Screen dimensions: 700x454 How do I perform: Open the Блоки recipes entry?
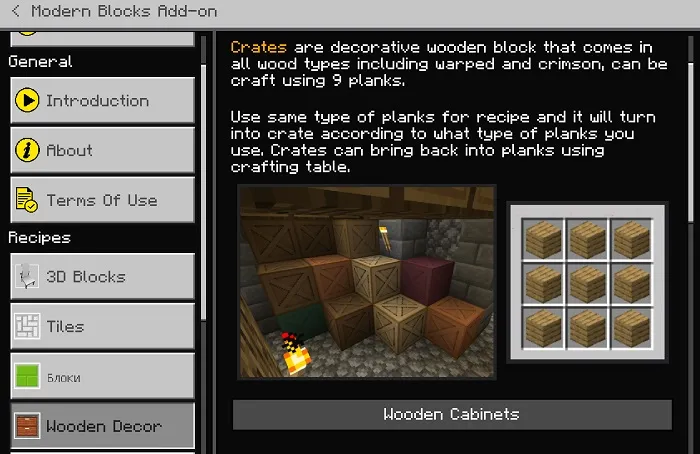click(102, 377)
